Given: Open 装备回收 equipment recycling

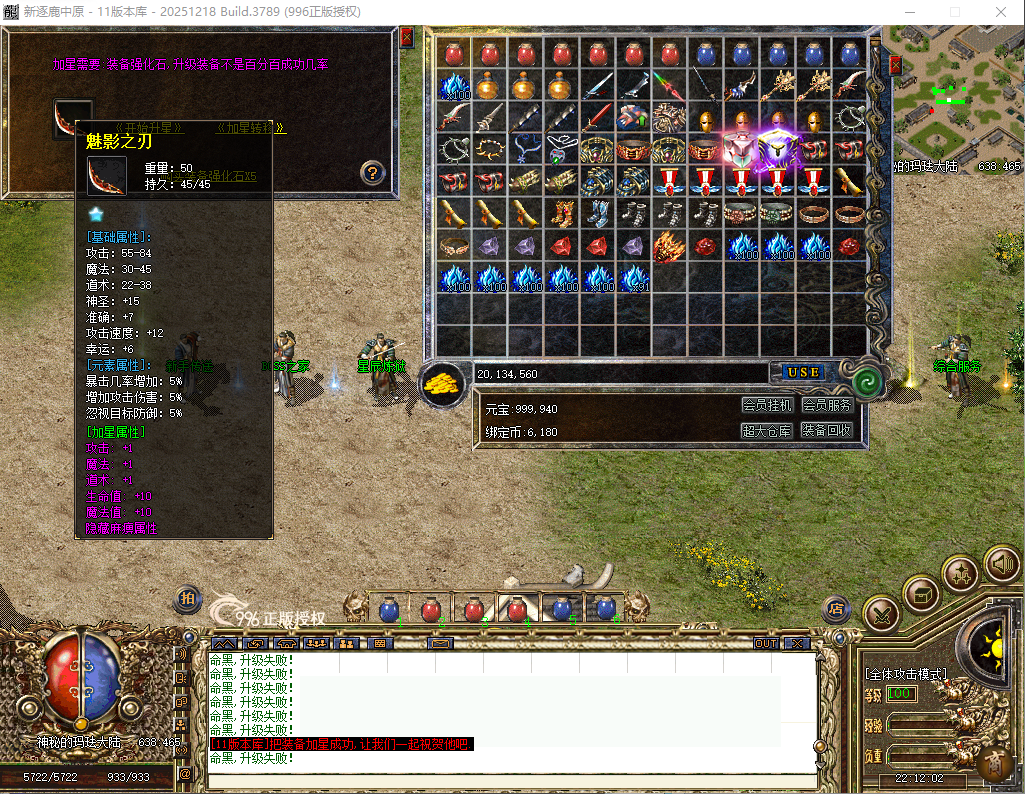Looking at the screenshot, I should pyautogui.click(x=827, y=431).
